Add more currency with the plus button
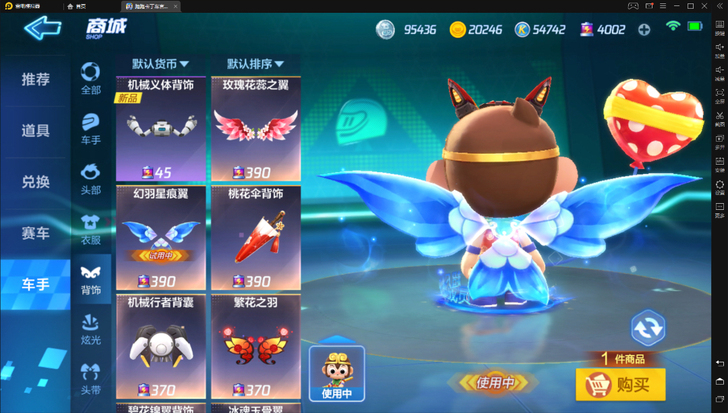The width and height of the screenshot is (728, 413). click(x=644, y=29)
